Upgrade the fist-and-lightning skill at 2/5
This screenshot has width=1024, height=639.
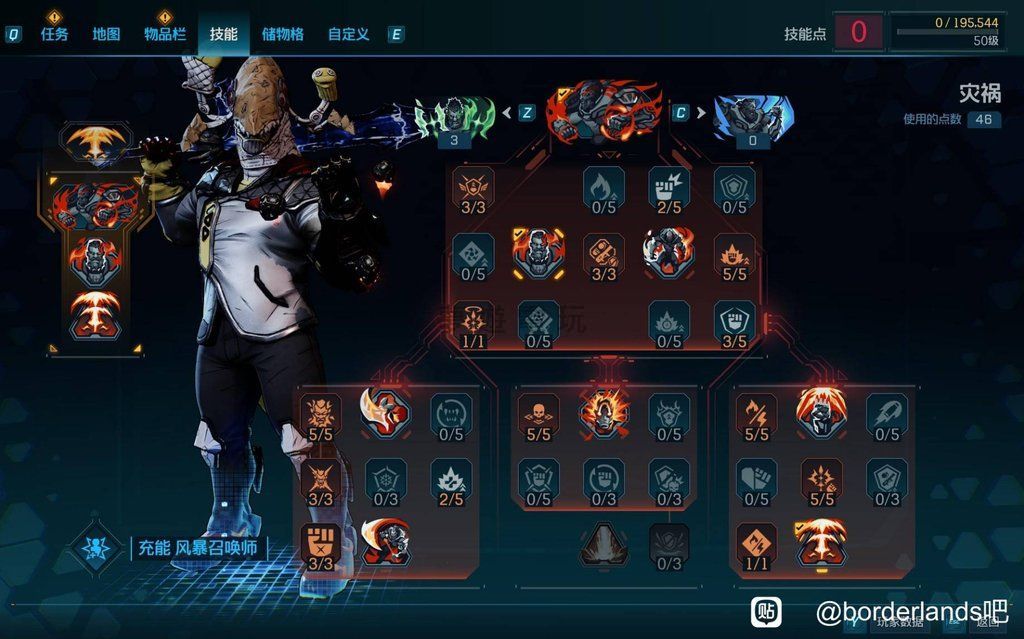(669, 186)
